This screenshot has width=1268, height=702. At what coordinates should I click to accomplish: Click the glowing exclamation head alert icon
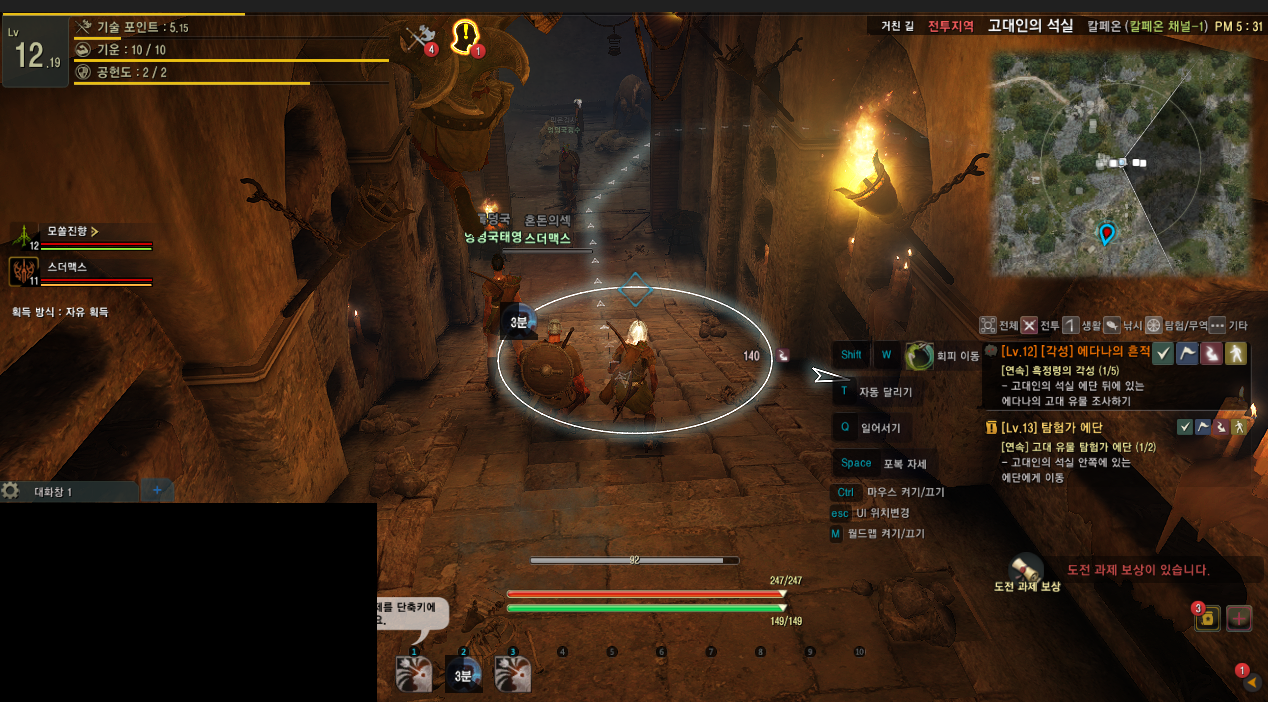point(465,36)
